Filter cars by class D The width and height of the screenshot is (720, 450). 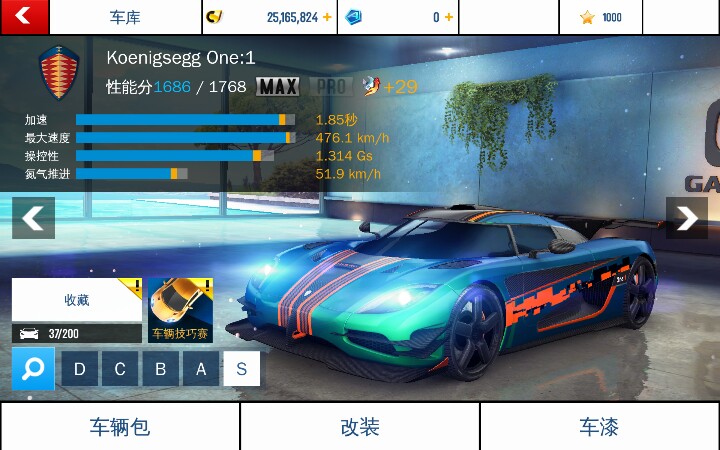point(79,369)
